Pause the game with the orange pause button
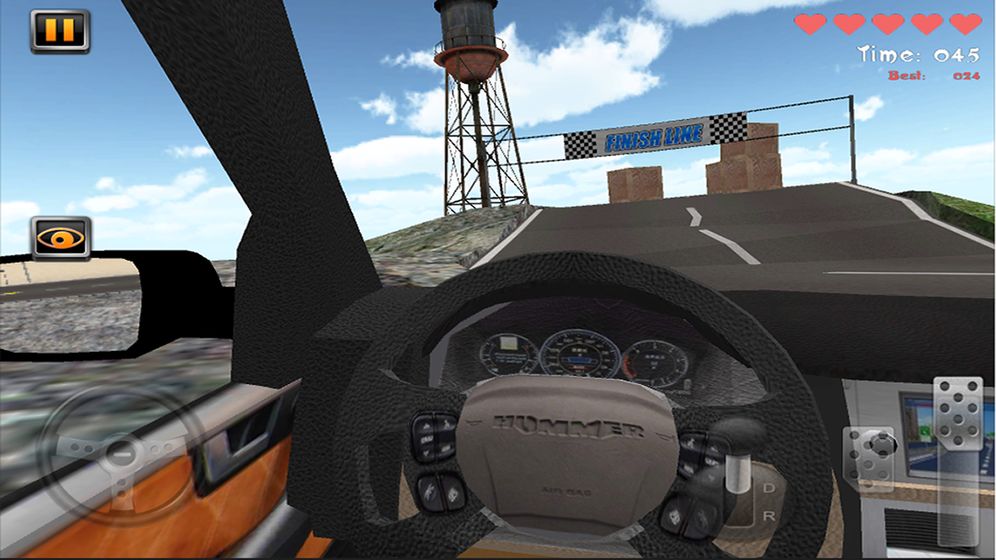The height and width of the screenshot is (560, 996). [x=60, y=31]
